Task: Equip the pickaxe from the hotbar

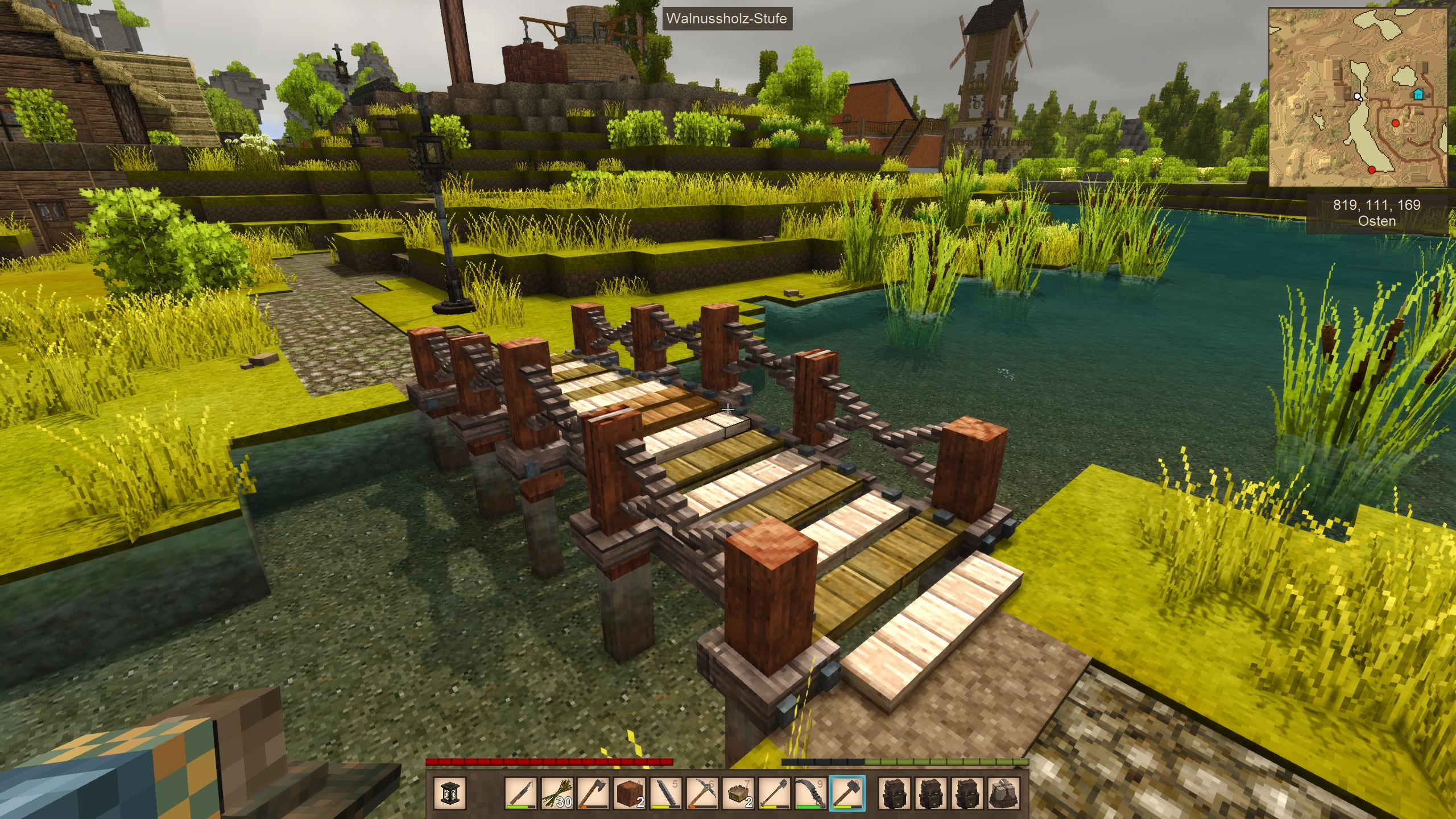Action: pyautogui.click(x=702, y=793)
